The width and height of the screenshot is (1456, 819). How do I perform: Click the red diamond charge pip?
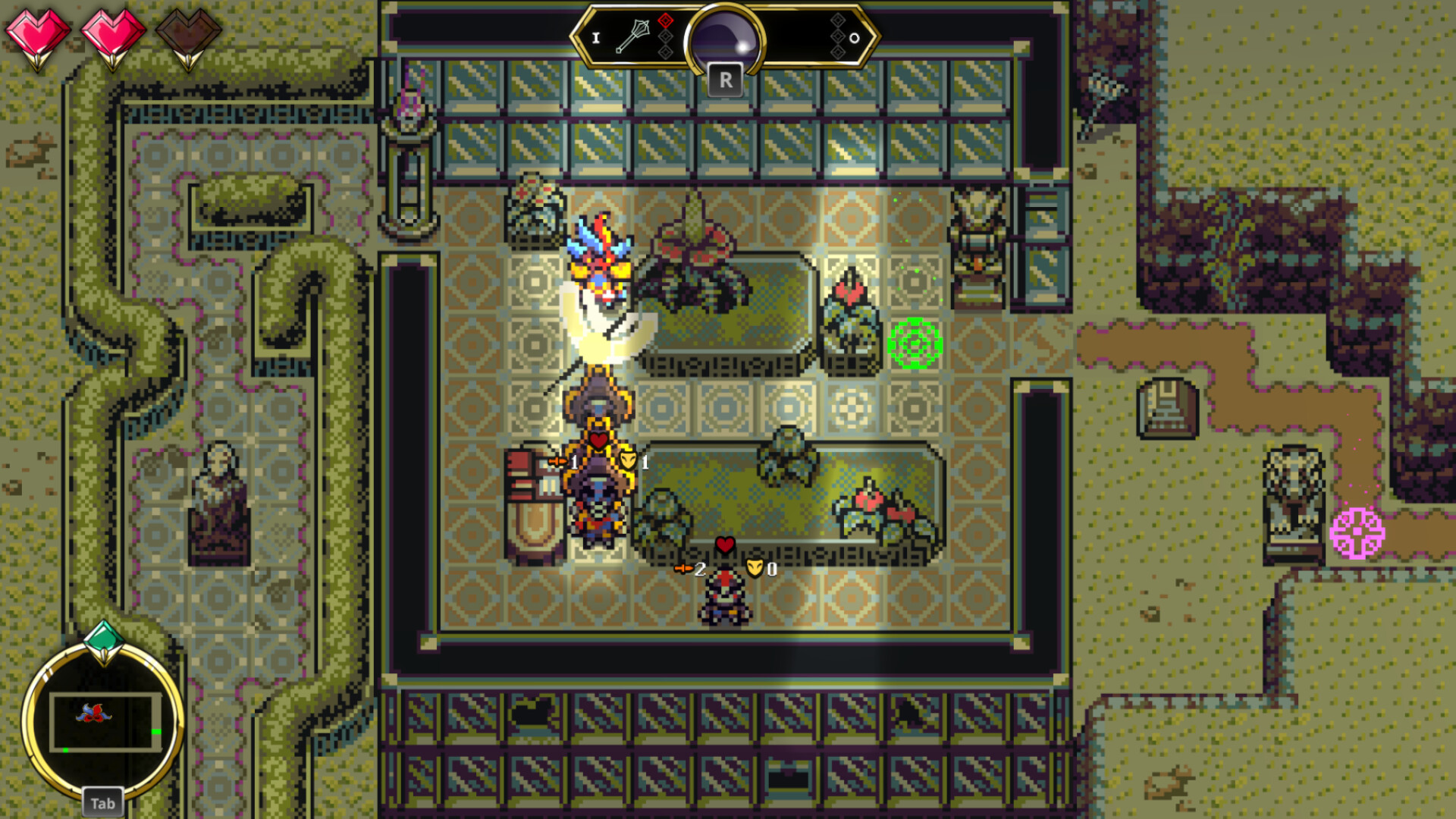(x=665, y=20)
